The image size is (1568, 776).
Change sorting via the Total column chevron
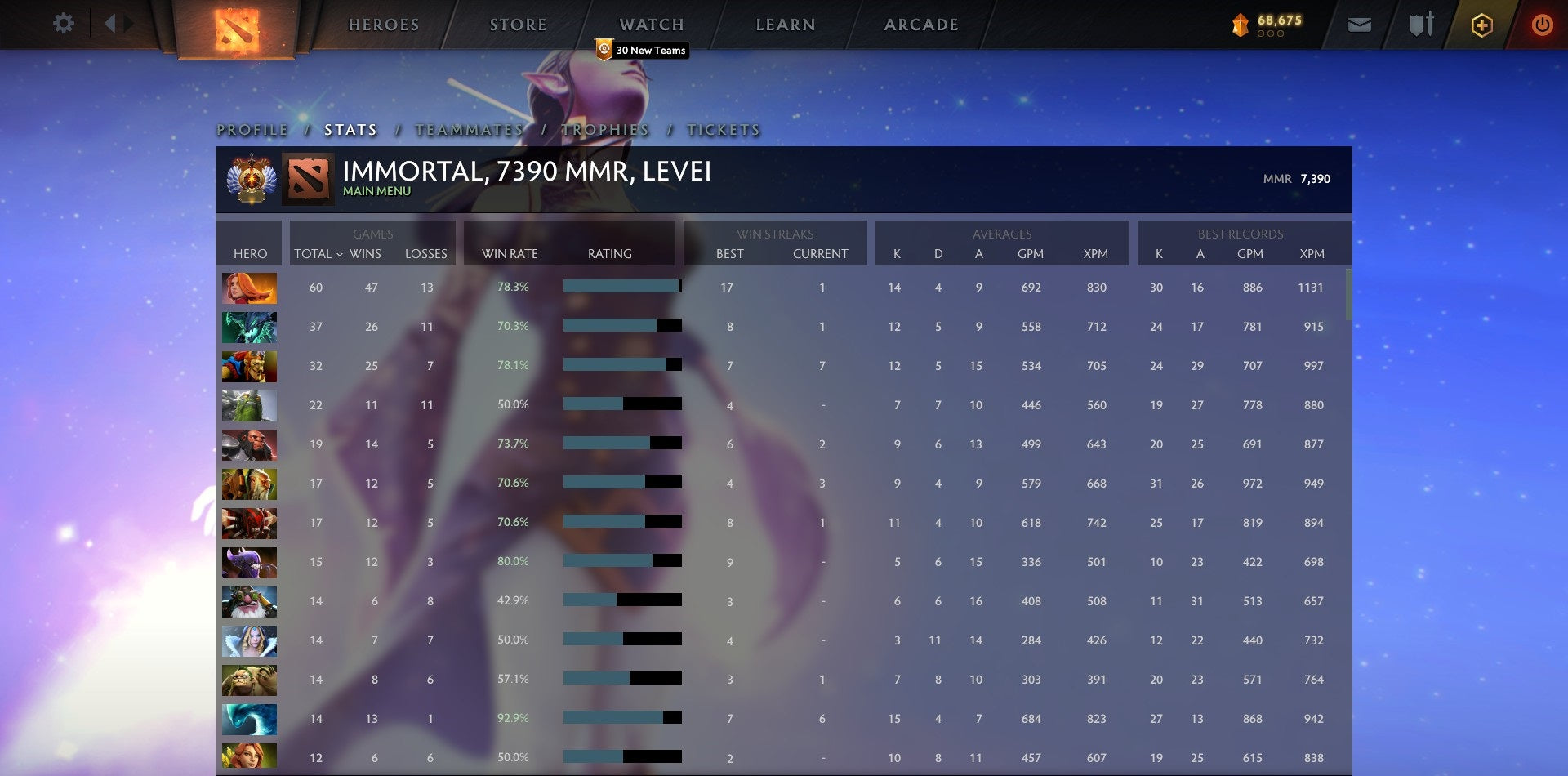342,254
